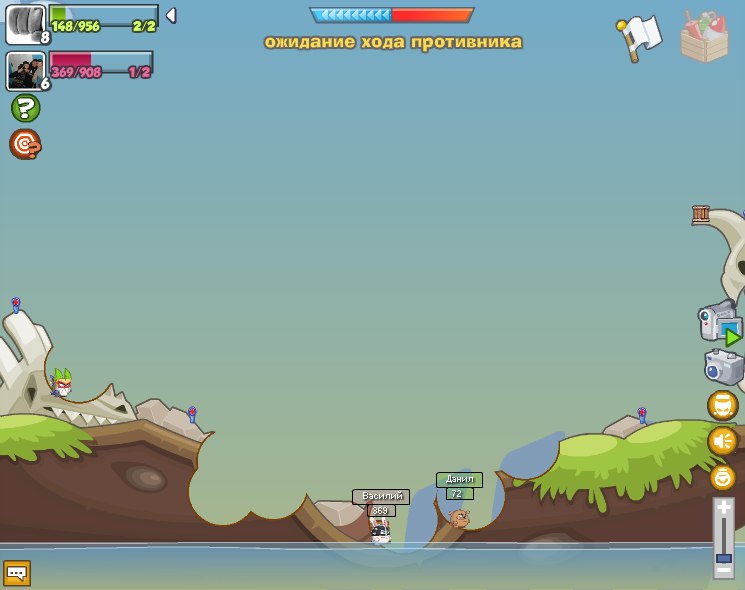The height and width of the screenshot is (590, 745).
Task: Zoom out with the minus button
Action: point(724,572)
